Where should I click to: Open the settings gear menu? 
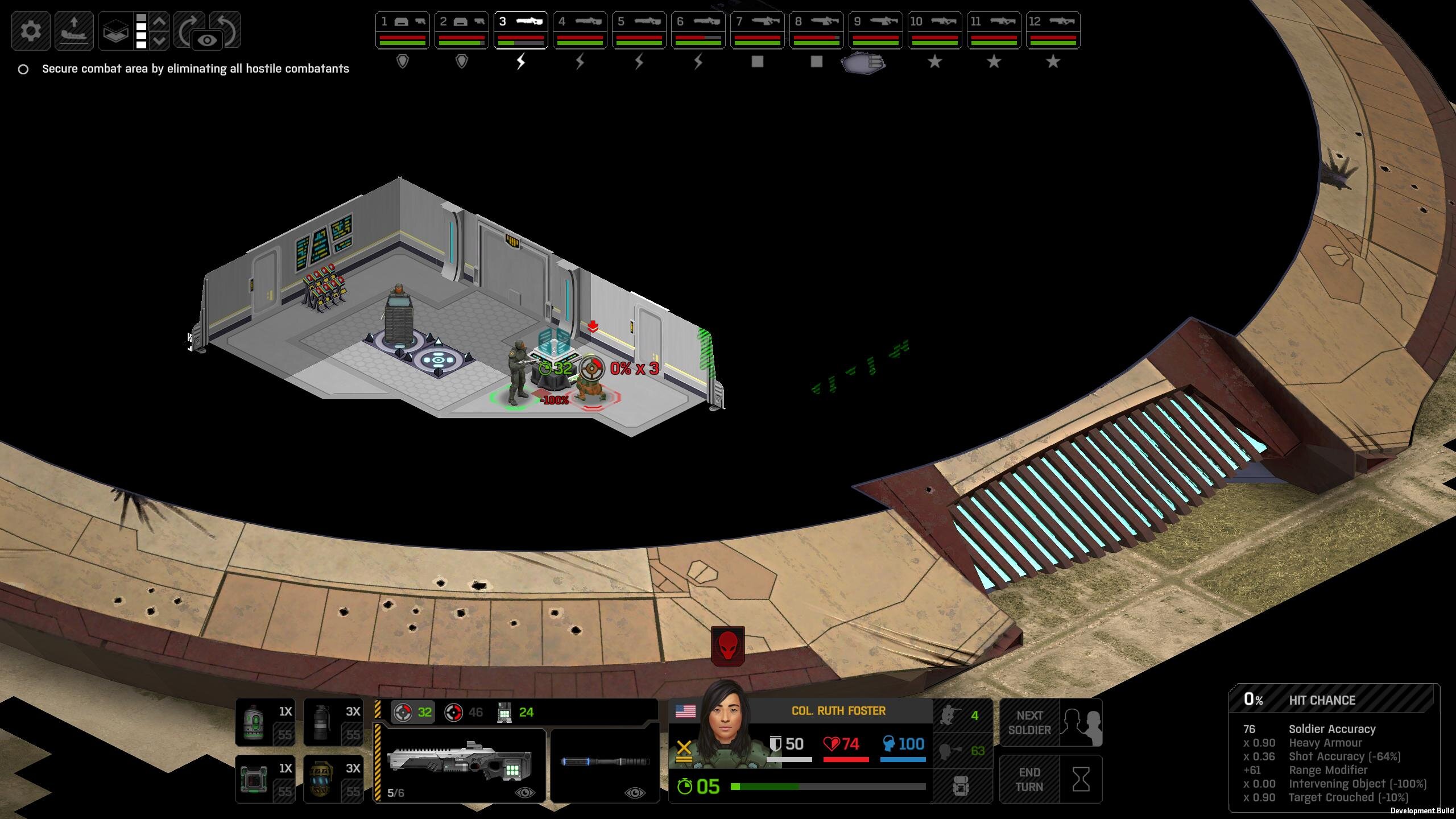31,30
